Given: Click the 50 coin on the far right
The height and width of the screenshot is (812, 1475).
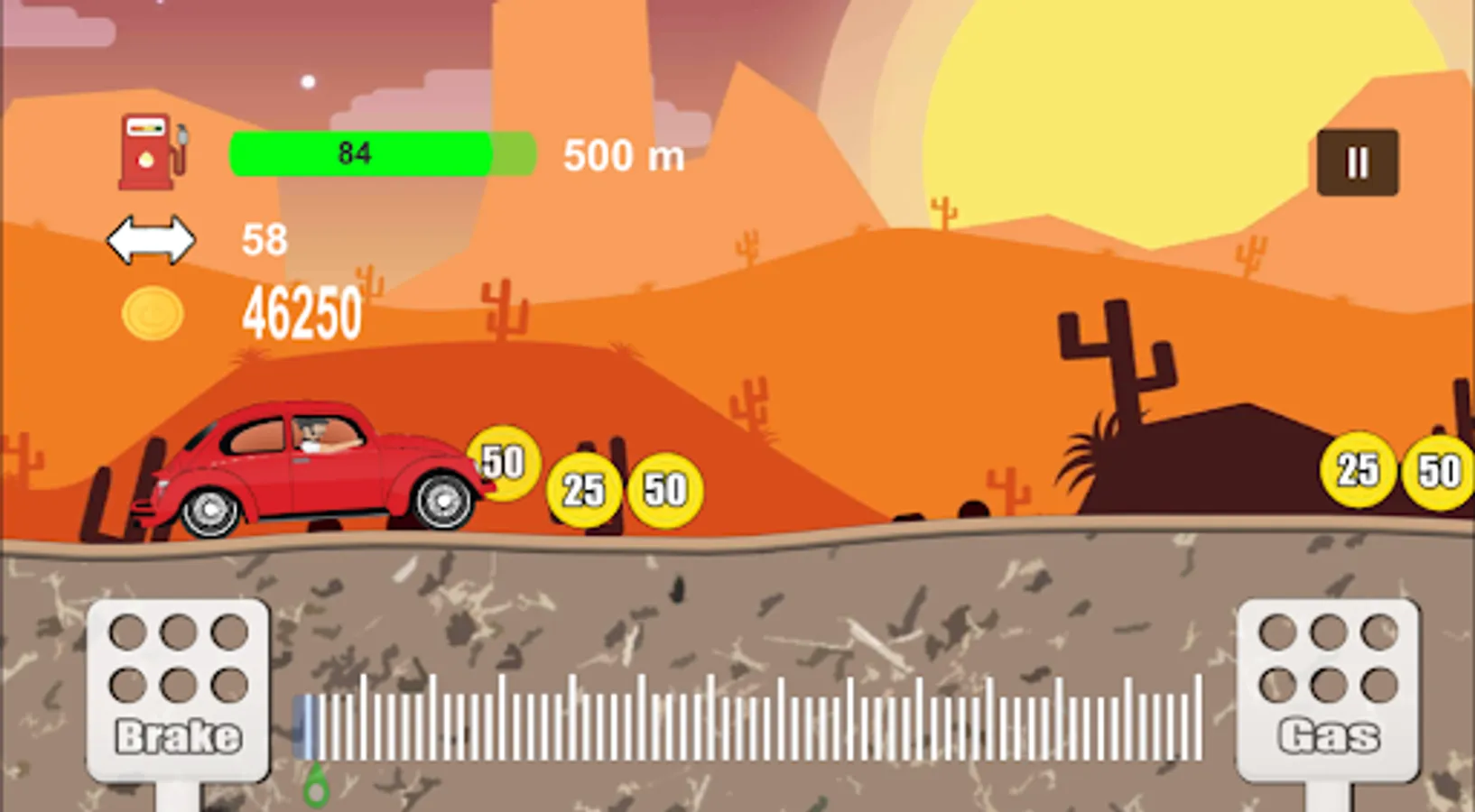Looking at the screenshot, I should pos(1439,470).
